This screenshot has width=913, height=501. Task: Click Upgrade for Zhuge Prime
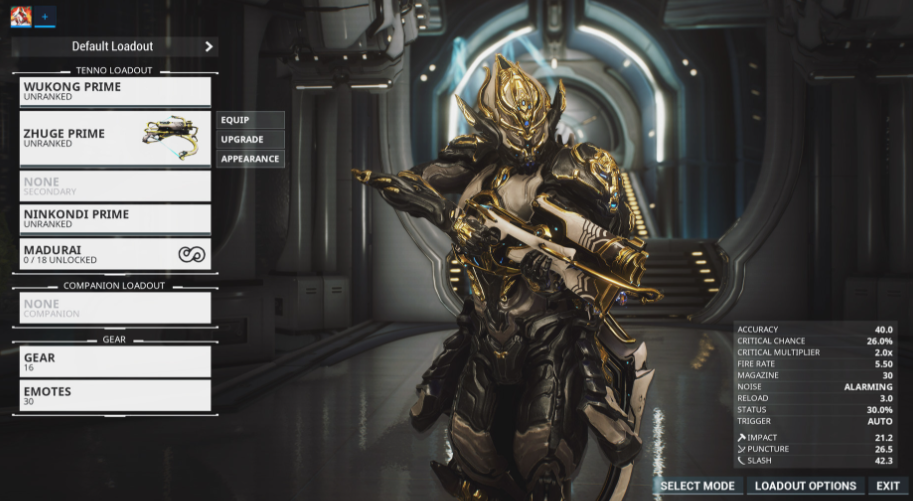(250, 139)
